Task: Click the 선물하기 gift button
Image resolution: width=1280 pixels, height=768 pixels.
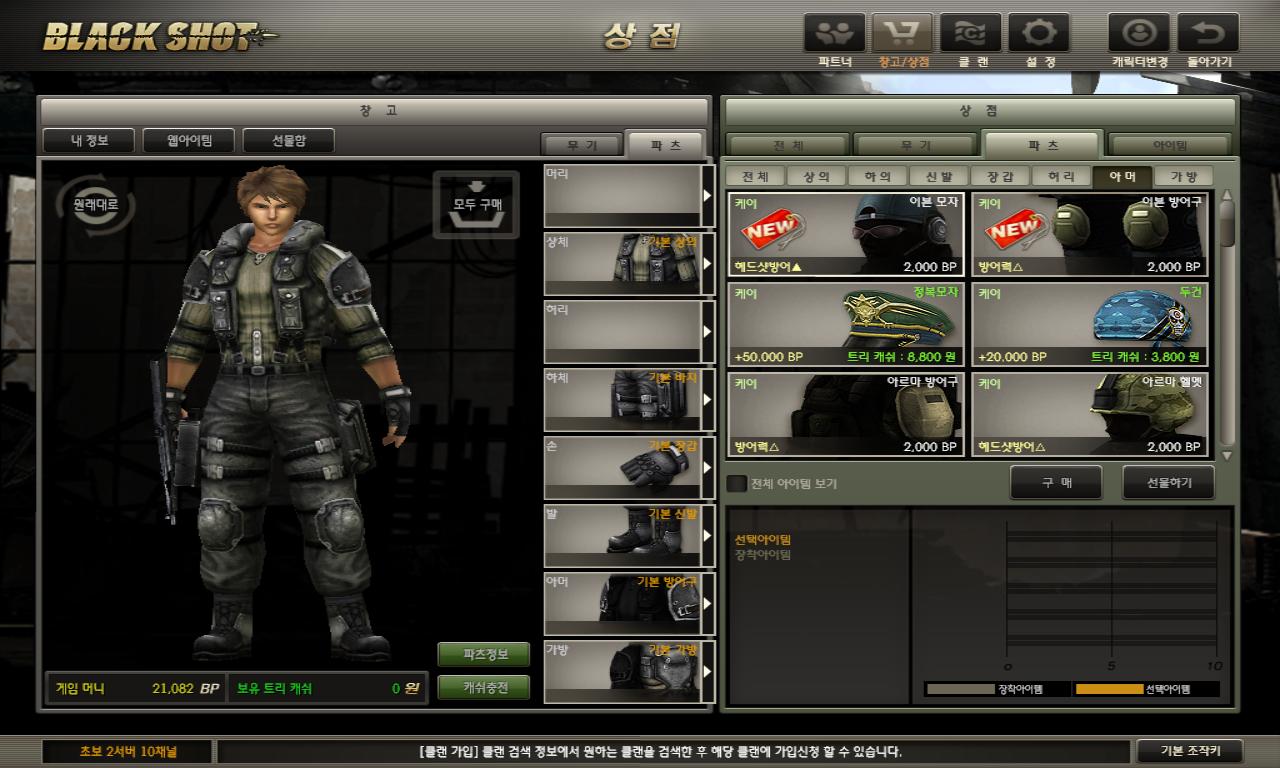Action: 1169,483
